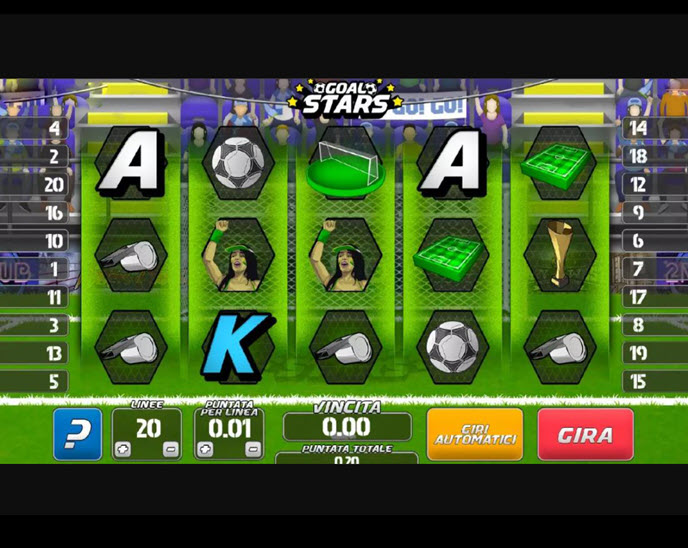This screenshot has width=688, height=548.
Task: Select payline number 14 marker
Action: coord(638,128)
